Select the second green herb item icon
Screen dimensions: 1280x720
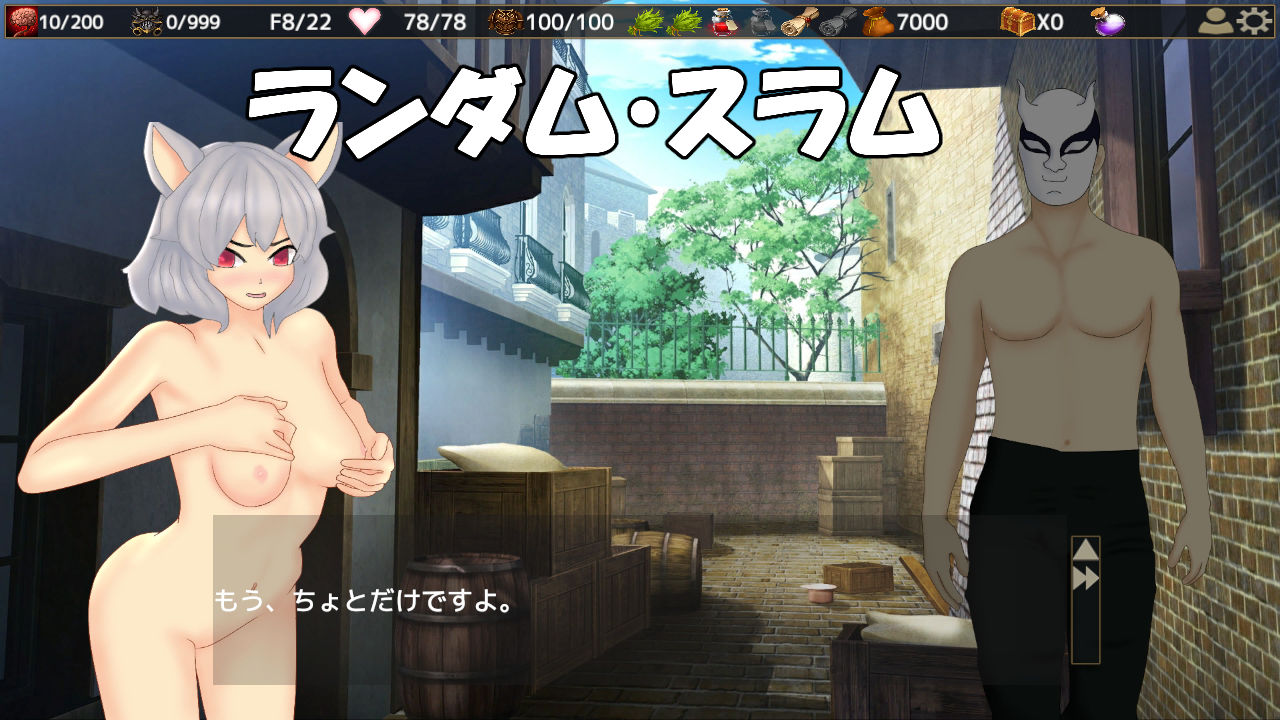click(x=684, y=20)
